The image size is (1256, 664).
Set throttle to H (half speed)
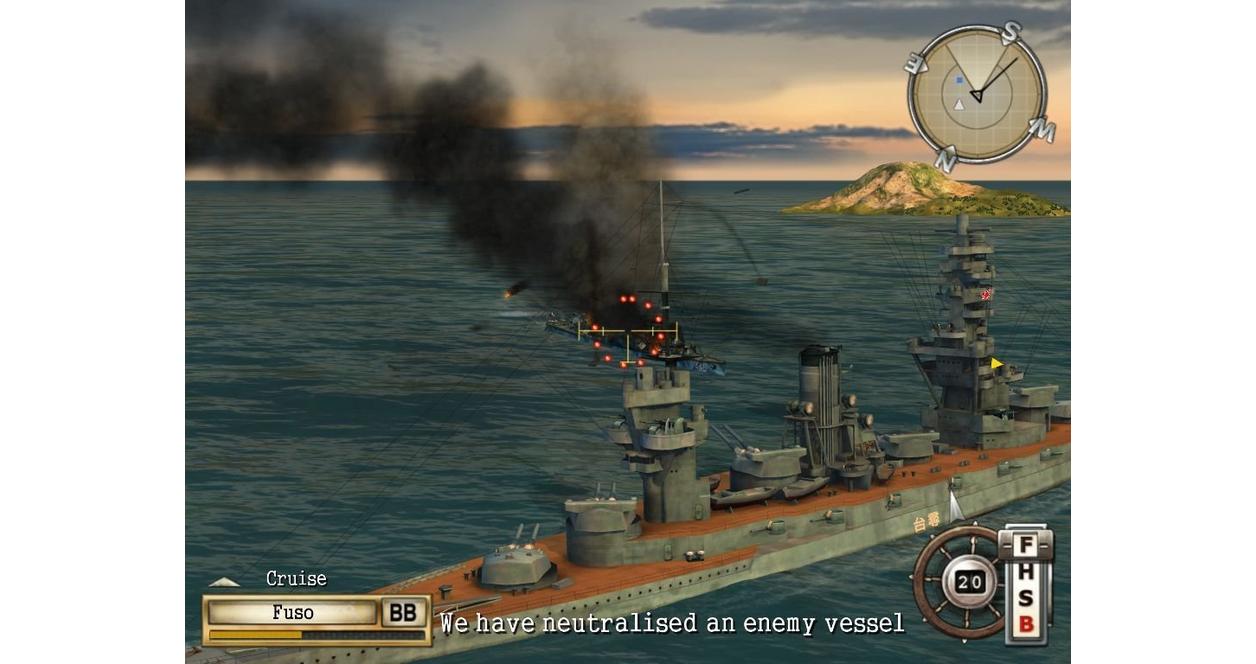(x=1025, y=574)
